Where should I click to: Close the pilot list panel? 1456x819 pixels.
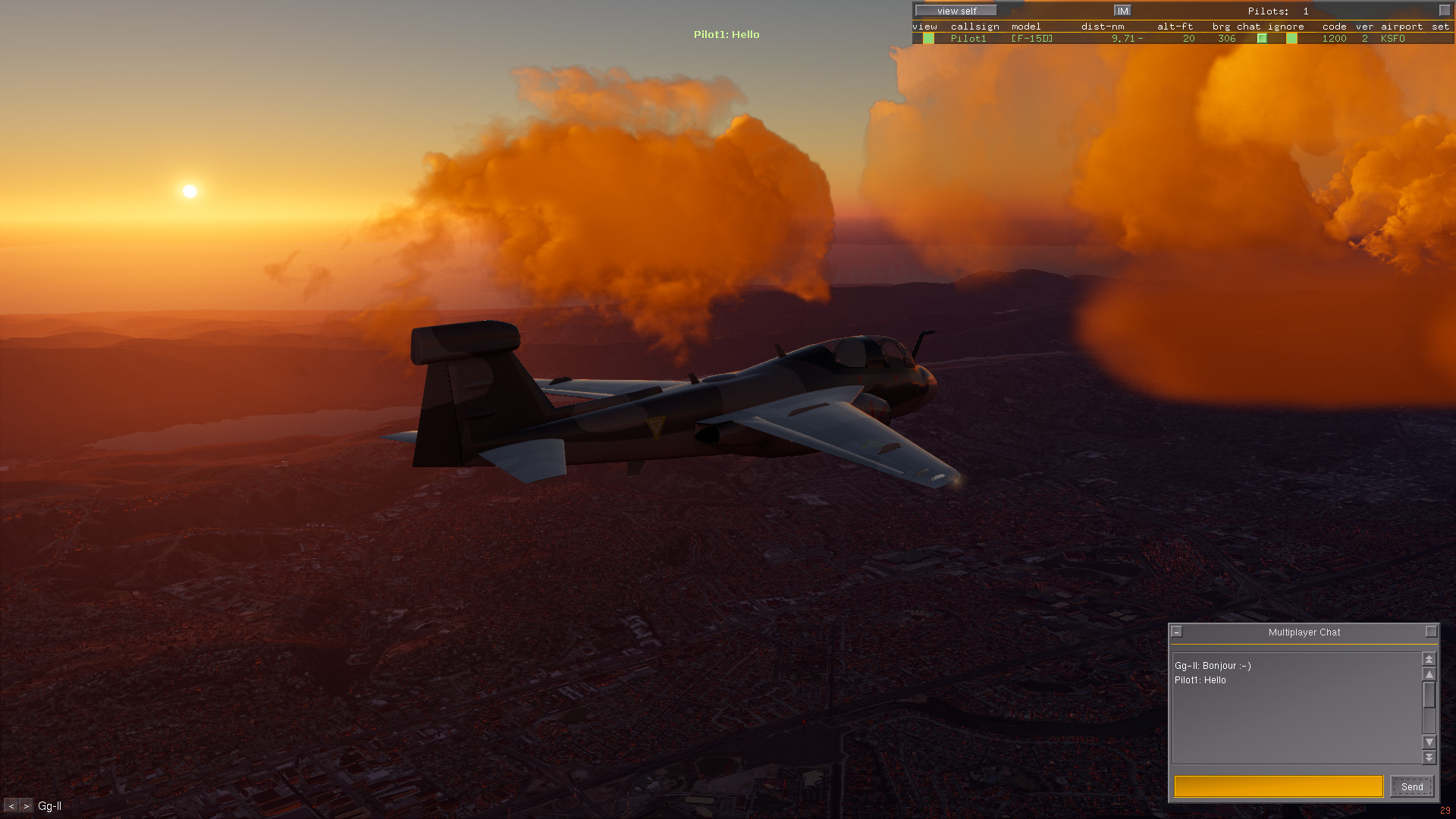pyautogui.click(x=1444, y=11)
